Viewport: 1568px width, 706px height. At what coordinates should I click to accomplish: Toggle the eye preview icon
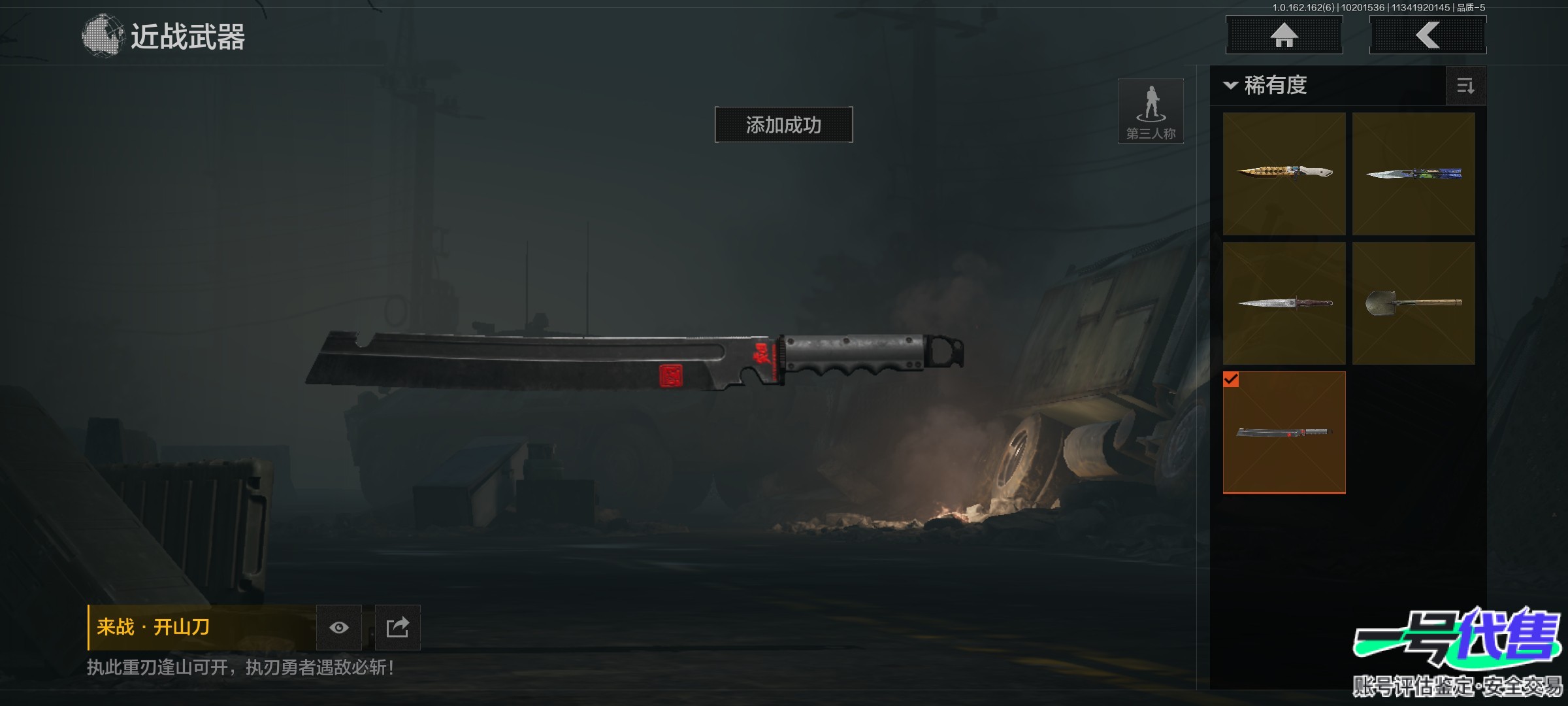(338, 628)
